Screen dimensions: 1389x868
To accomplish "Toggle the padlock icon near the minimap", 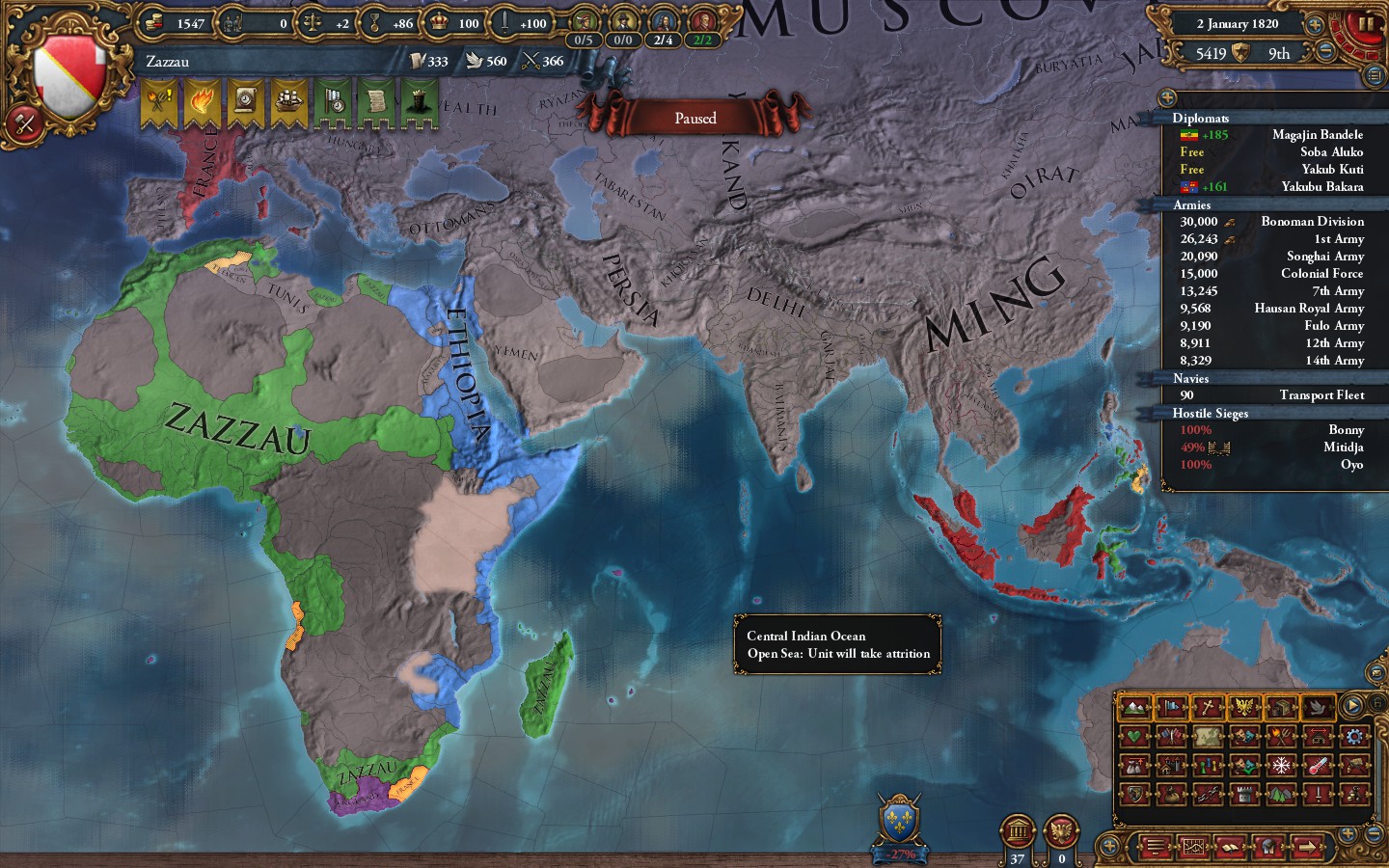I will (x=1378, y=703).
